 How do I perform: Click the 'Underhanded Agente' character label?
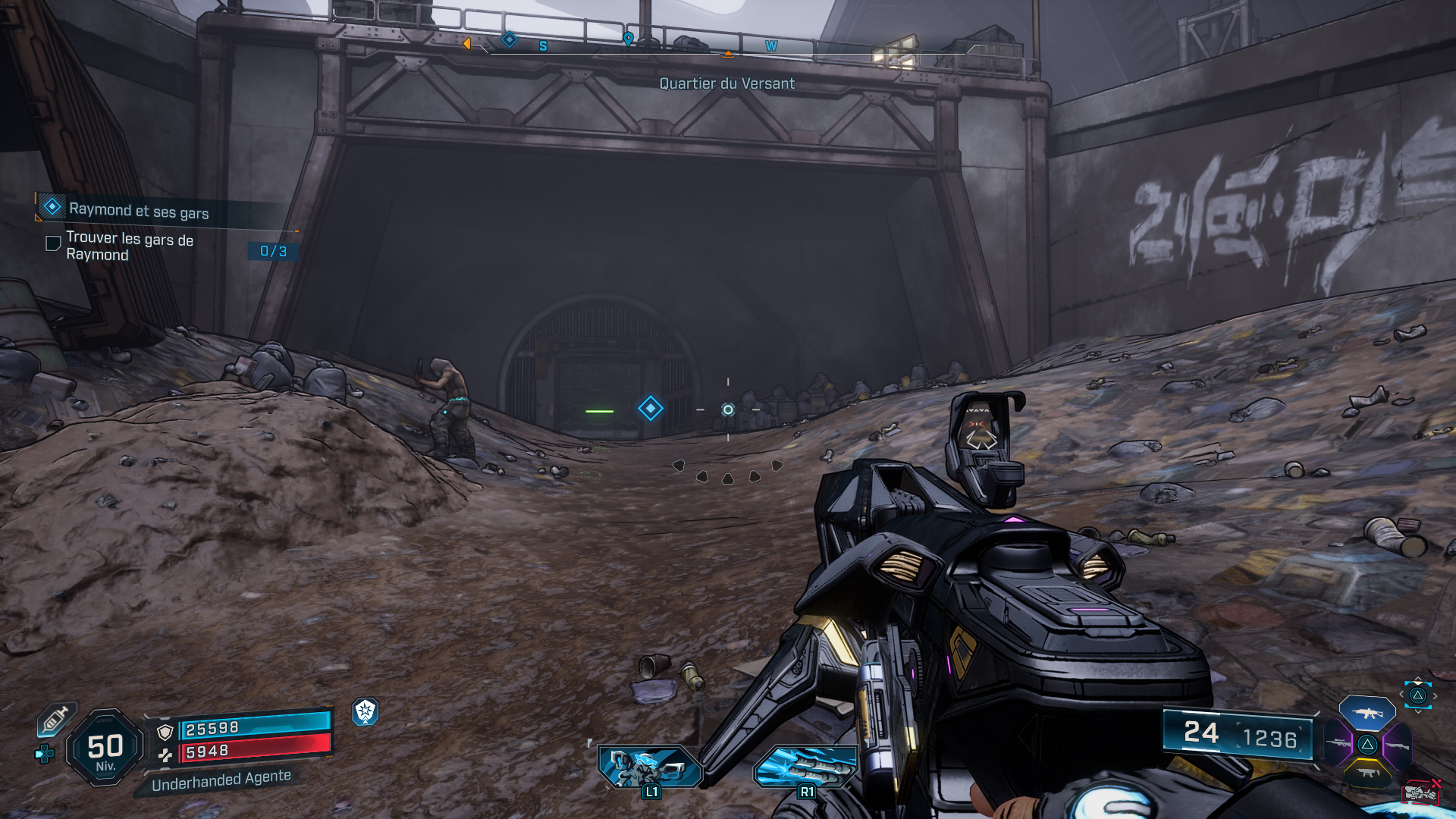[221, 777]
